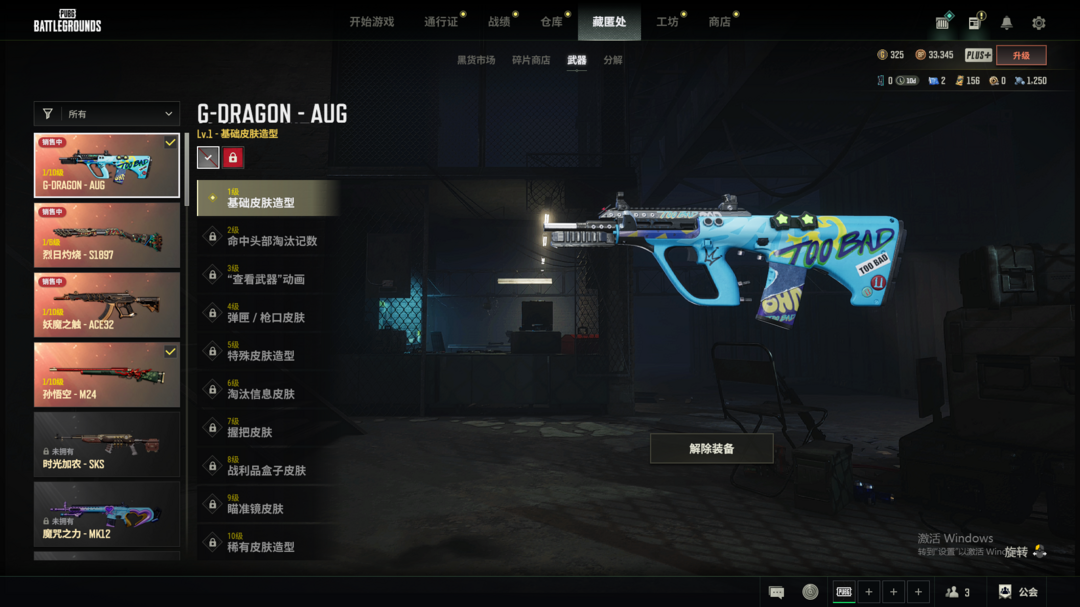
Task: Open the 开始游戏 menu tab
Action: point(372,22)
